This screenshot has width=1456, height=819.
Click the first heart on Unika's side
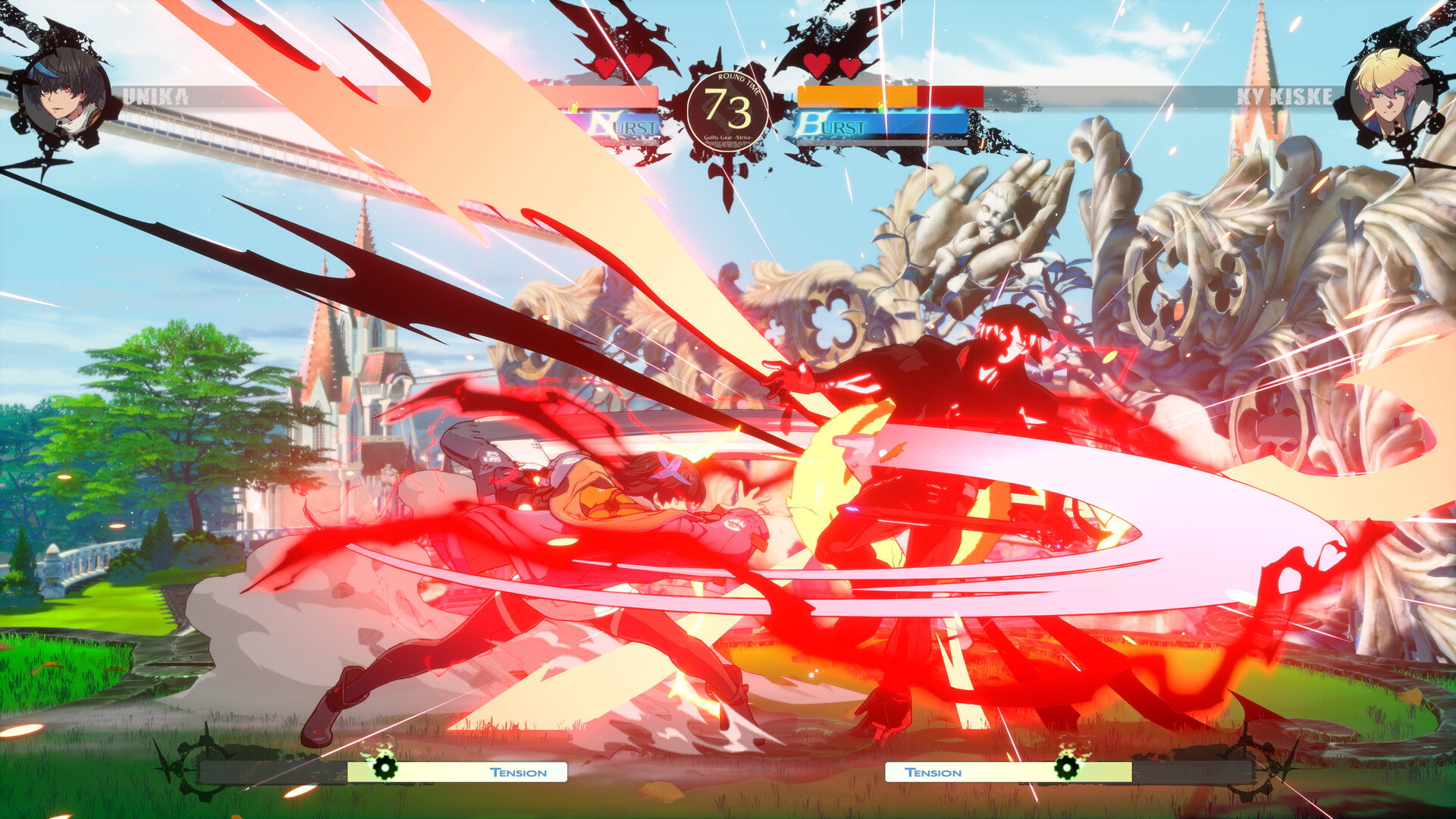pos(605,68)
